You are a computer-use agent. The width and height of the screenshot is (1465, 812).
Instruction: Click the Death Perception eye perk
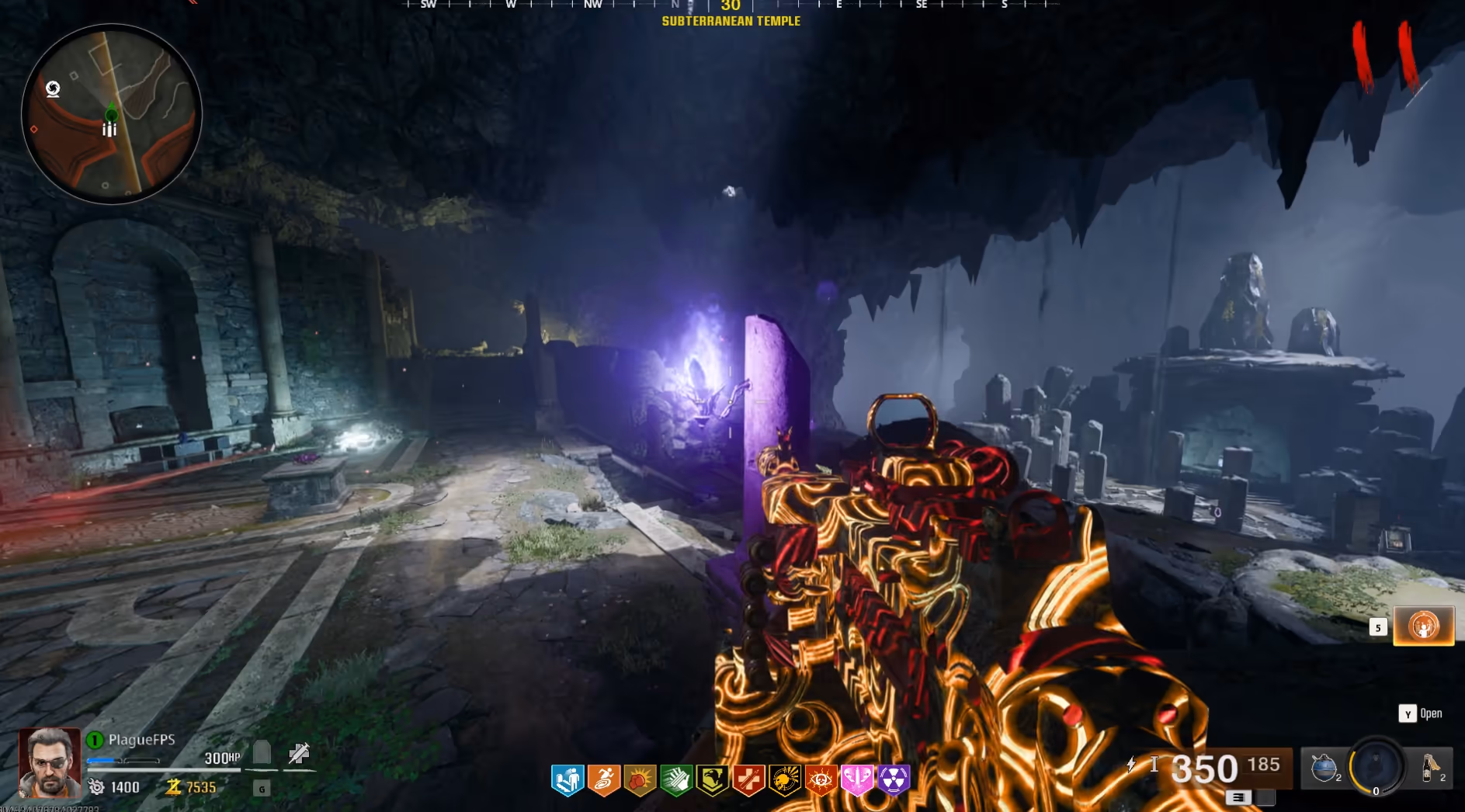821,779
